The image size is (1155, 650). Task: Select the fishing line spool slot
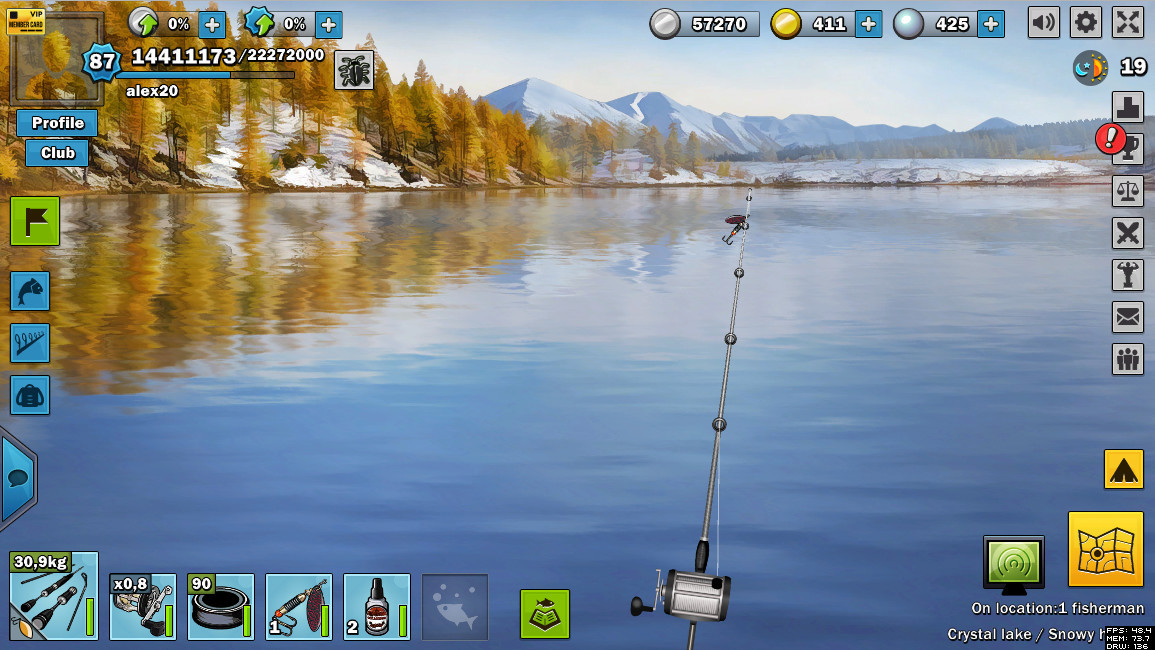tap(220, 606)
